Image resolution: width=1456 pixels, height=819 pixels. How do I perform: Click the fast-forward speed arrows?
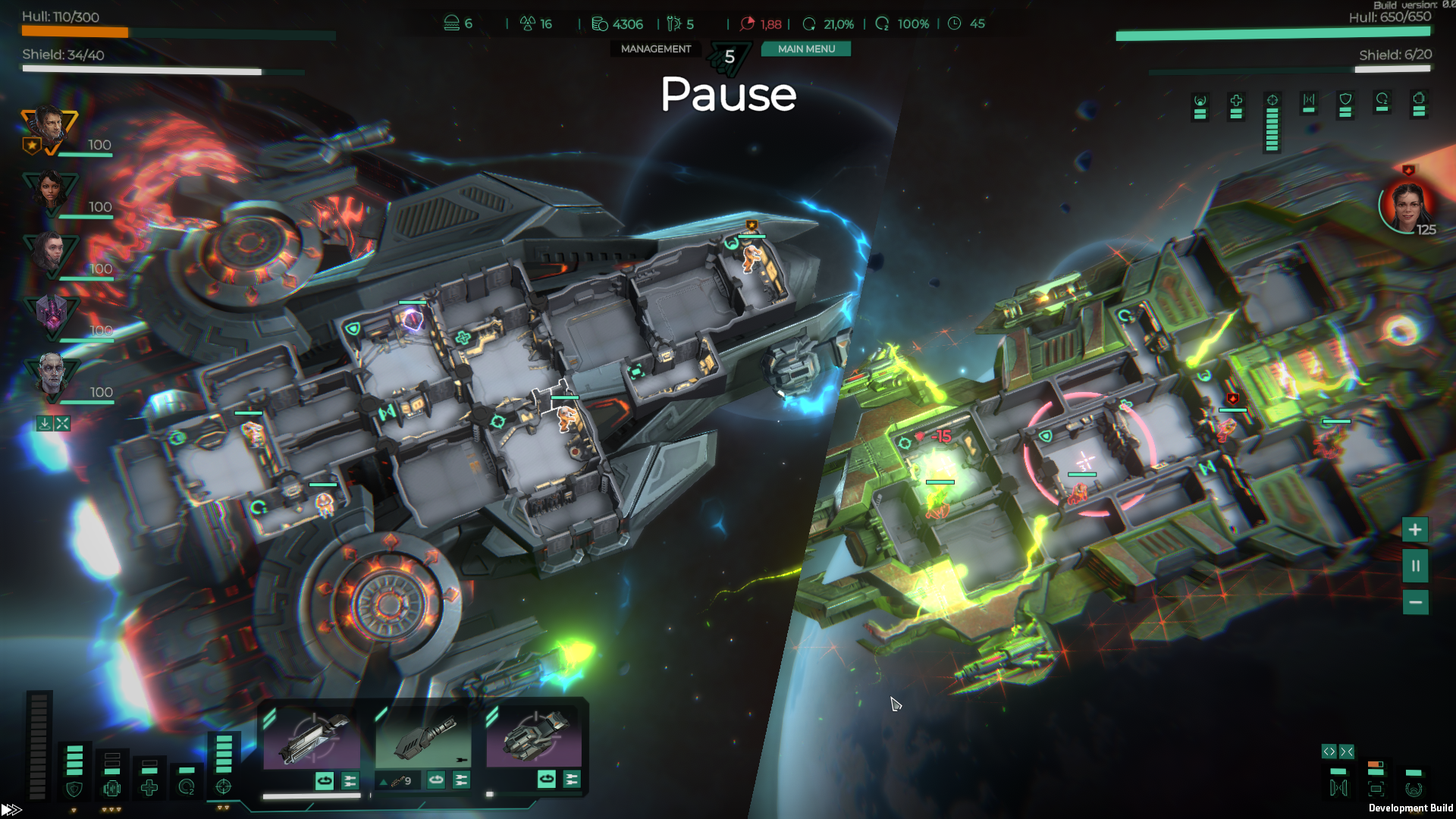[12, 810]
